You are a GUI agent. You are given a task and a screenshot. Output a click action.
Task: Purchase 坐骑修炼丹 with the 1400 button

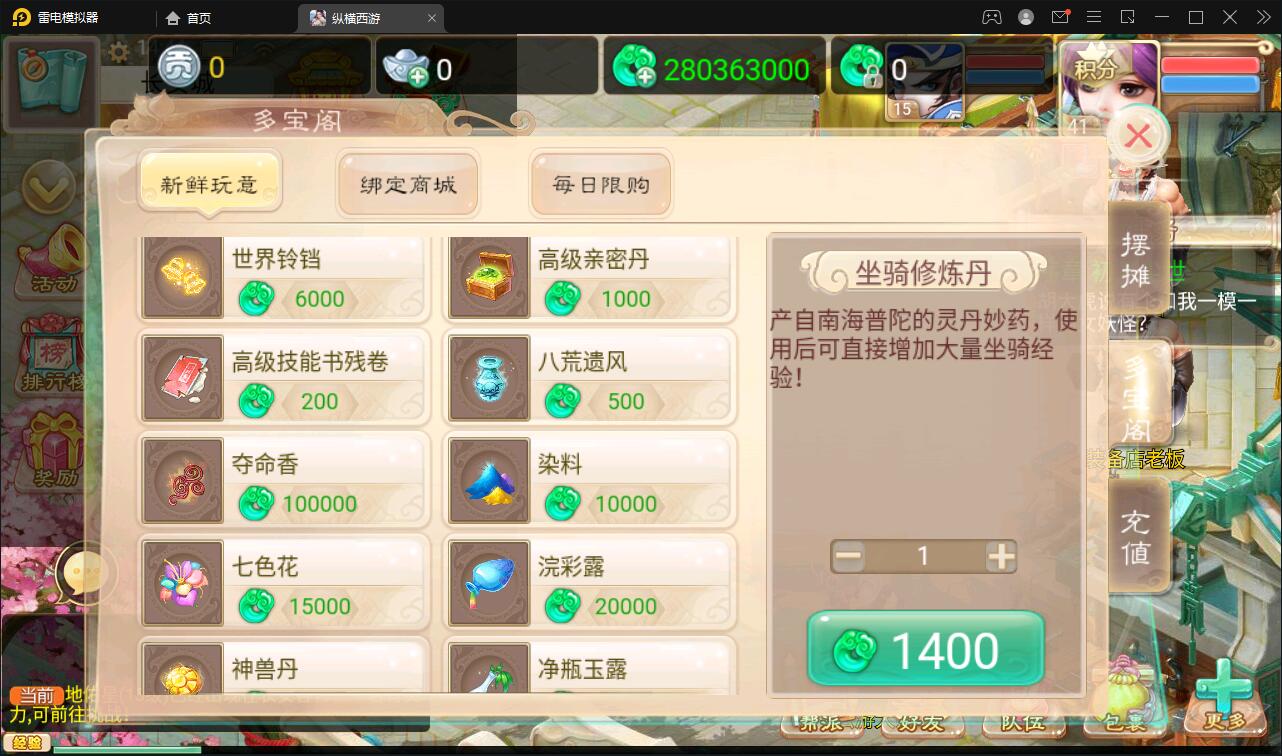click(x=925, y=649)
